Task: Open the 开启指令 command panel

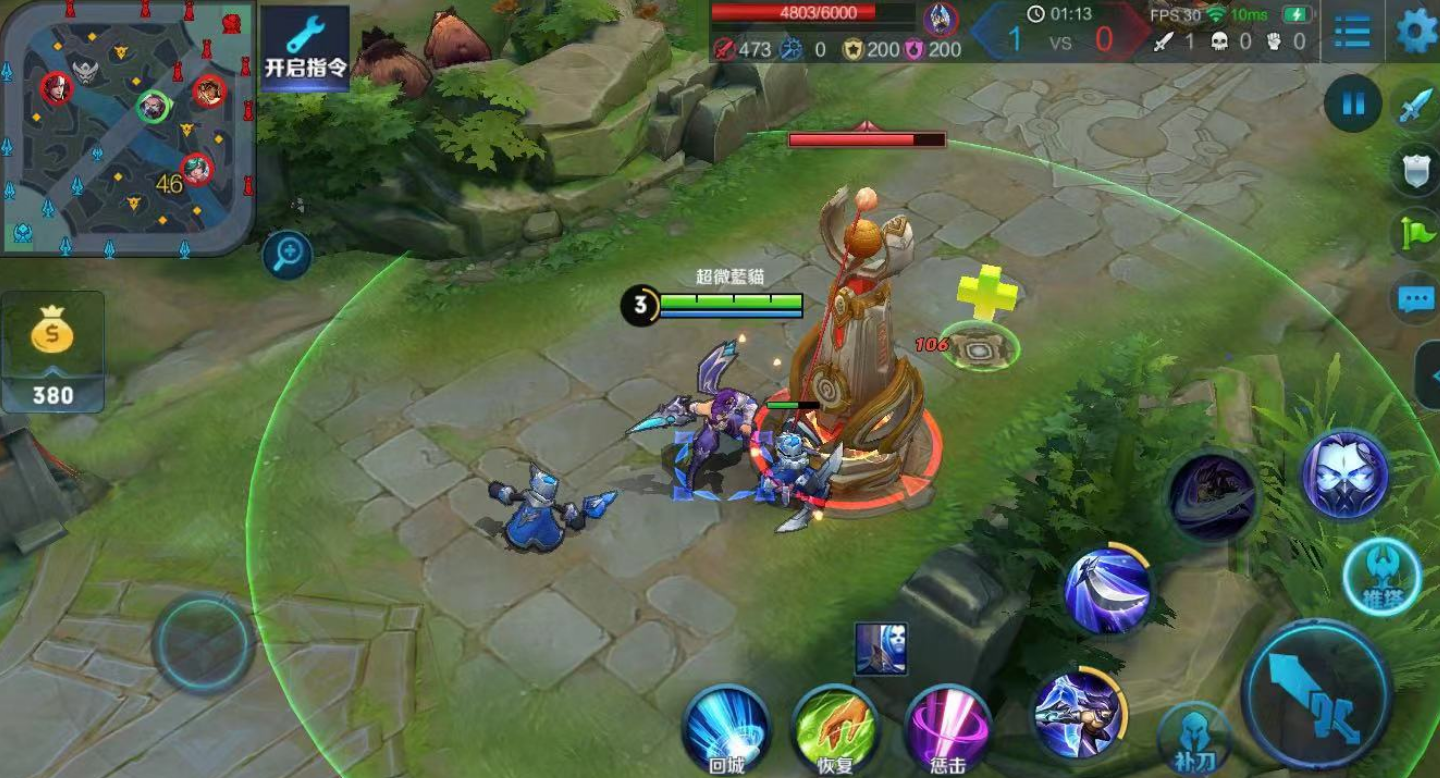Action: point(305,47)
